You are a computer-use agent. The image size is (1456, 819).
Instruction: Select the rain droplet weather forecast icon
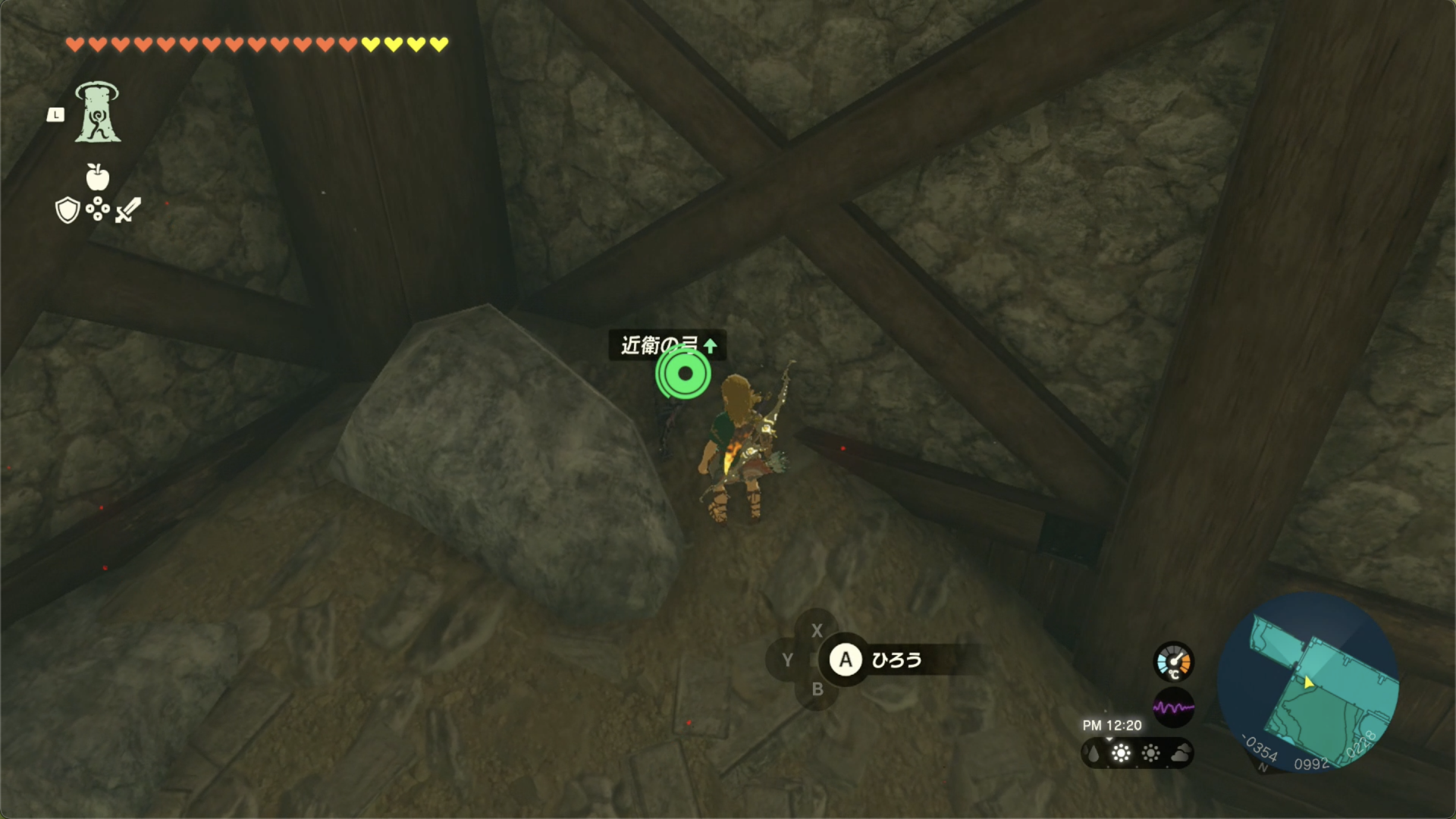coord(1093,754)
